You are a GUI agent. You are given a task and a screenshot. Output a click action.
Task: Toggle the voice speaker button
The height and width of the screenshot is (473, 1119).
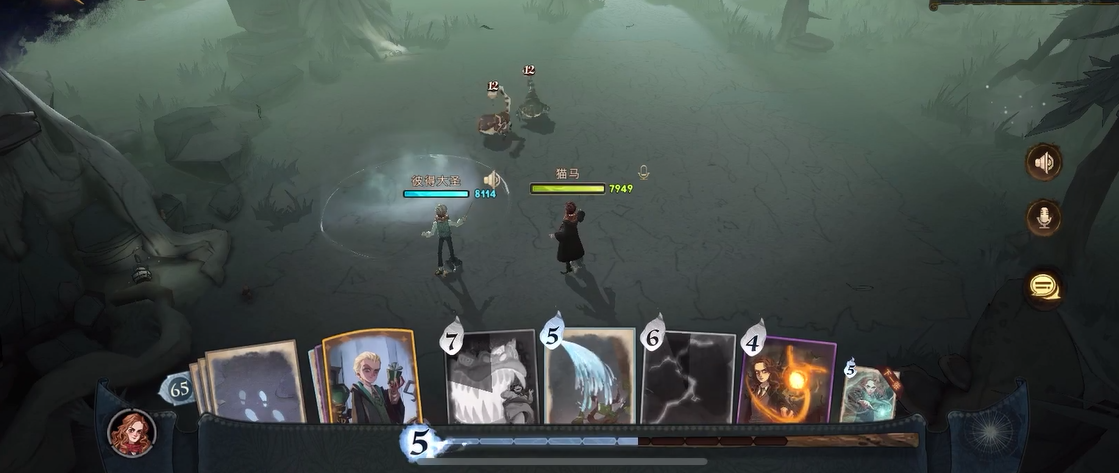[x=1044, y=163]
